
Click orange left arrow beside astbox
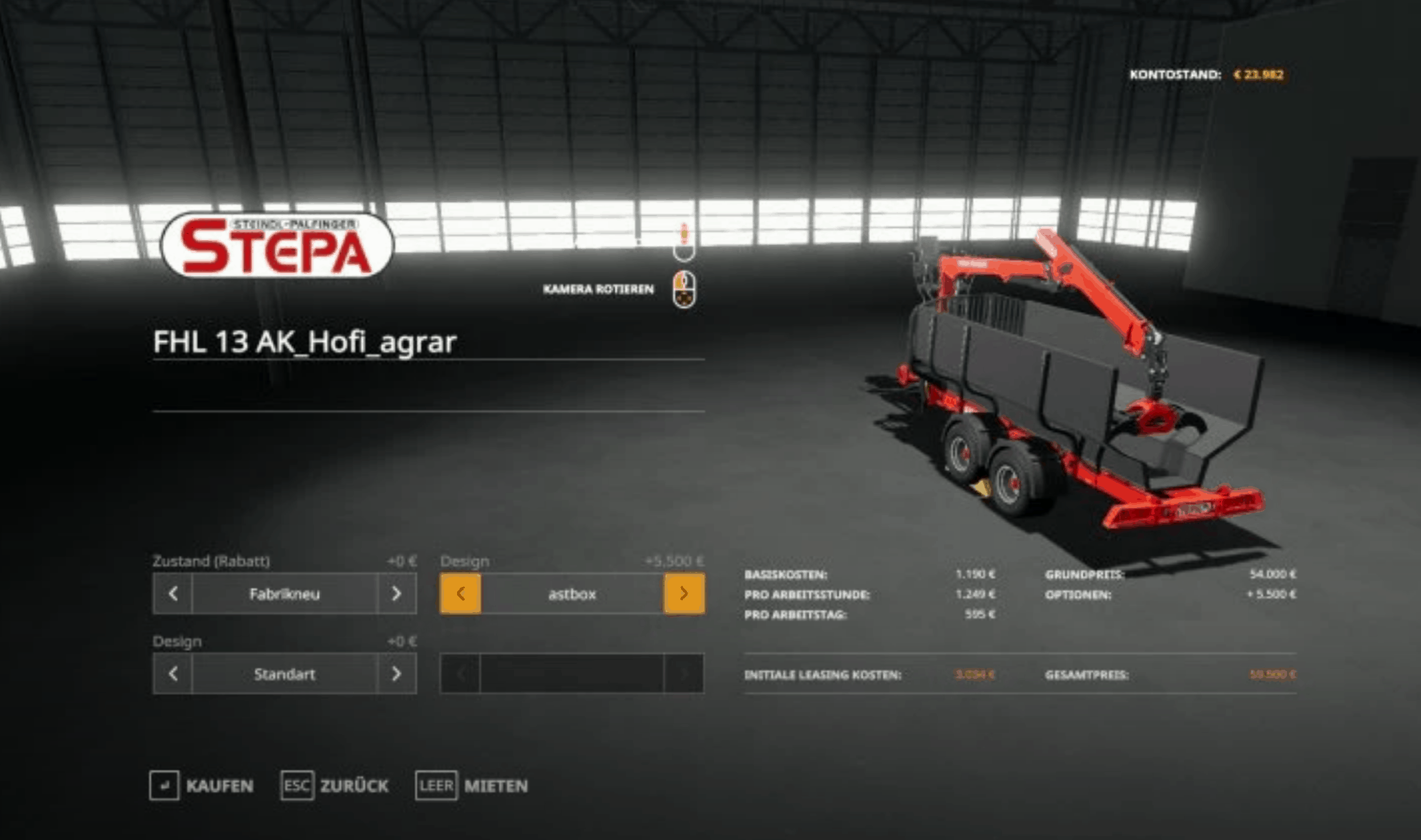coord(460,593)
